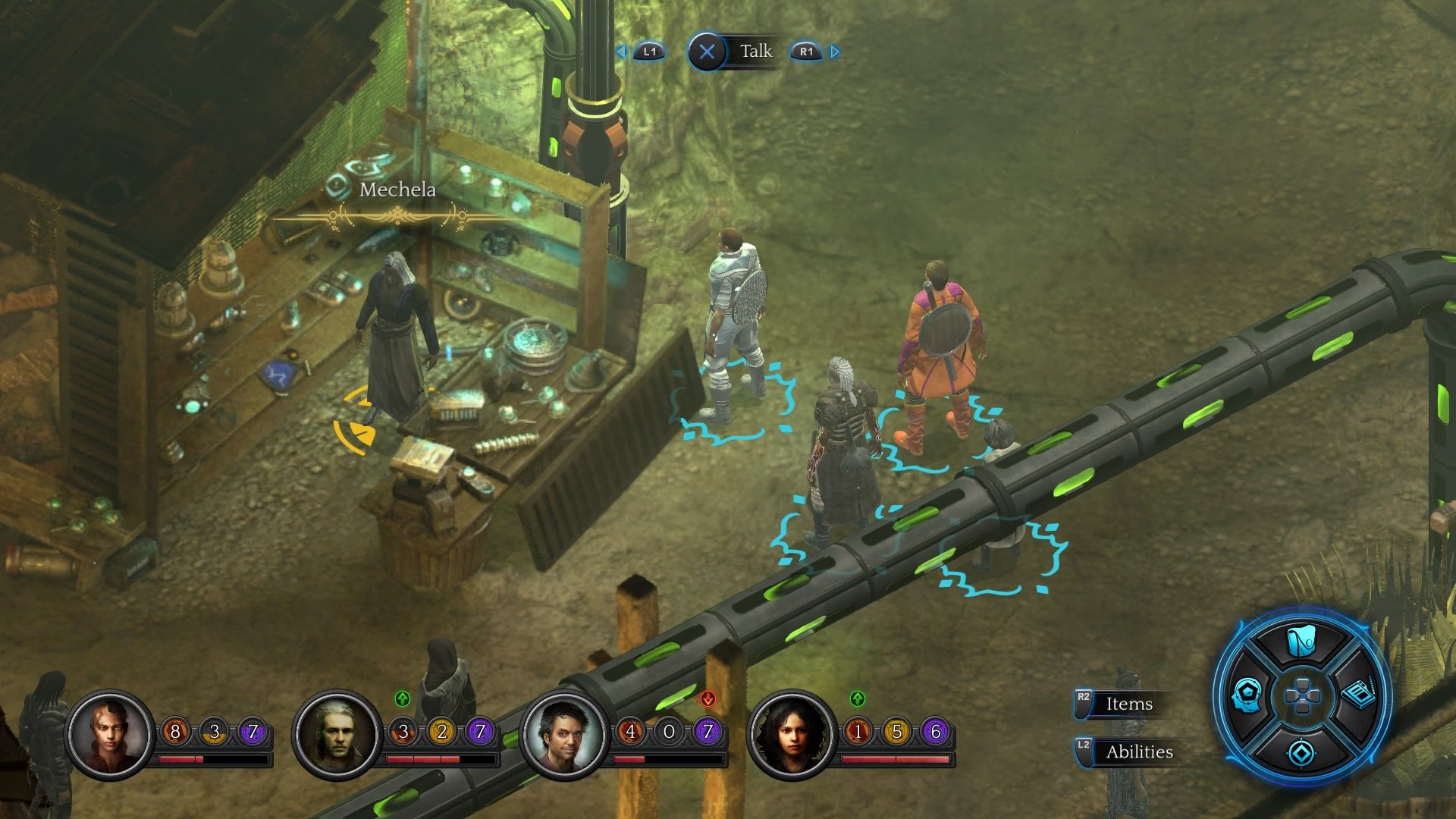Click the purple Intellect counter on the third portrait
The width and height of the screenshot is (1456, 819).
[x=709, y=733]
